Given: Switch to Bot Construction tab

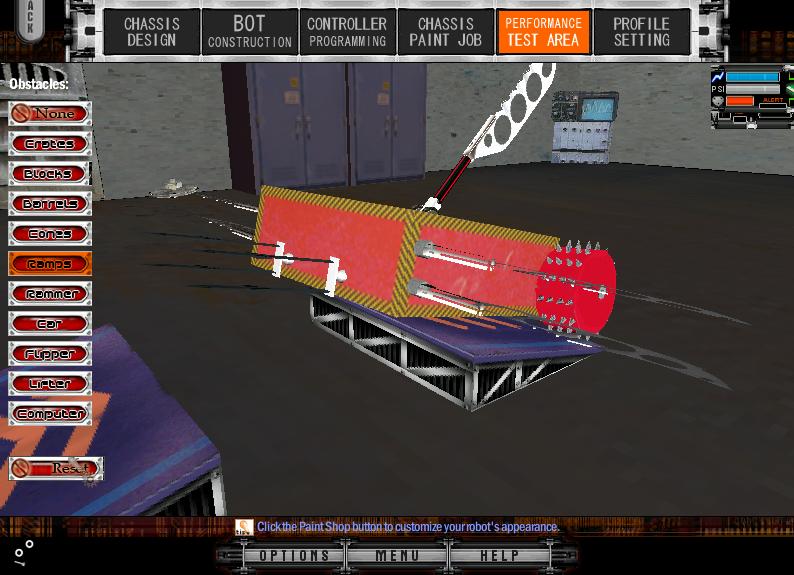Looking at the screenshot, I should point(250,32).
